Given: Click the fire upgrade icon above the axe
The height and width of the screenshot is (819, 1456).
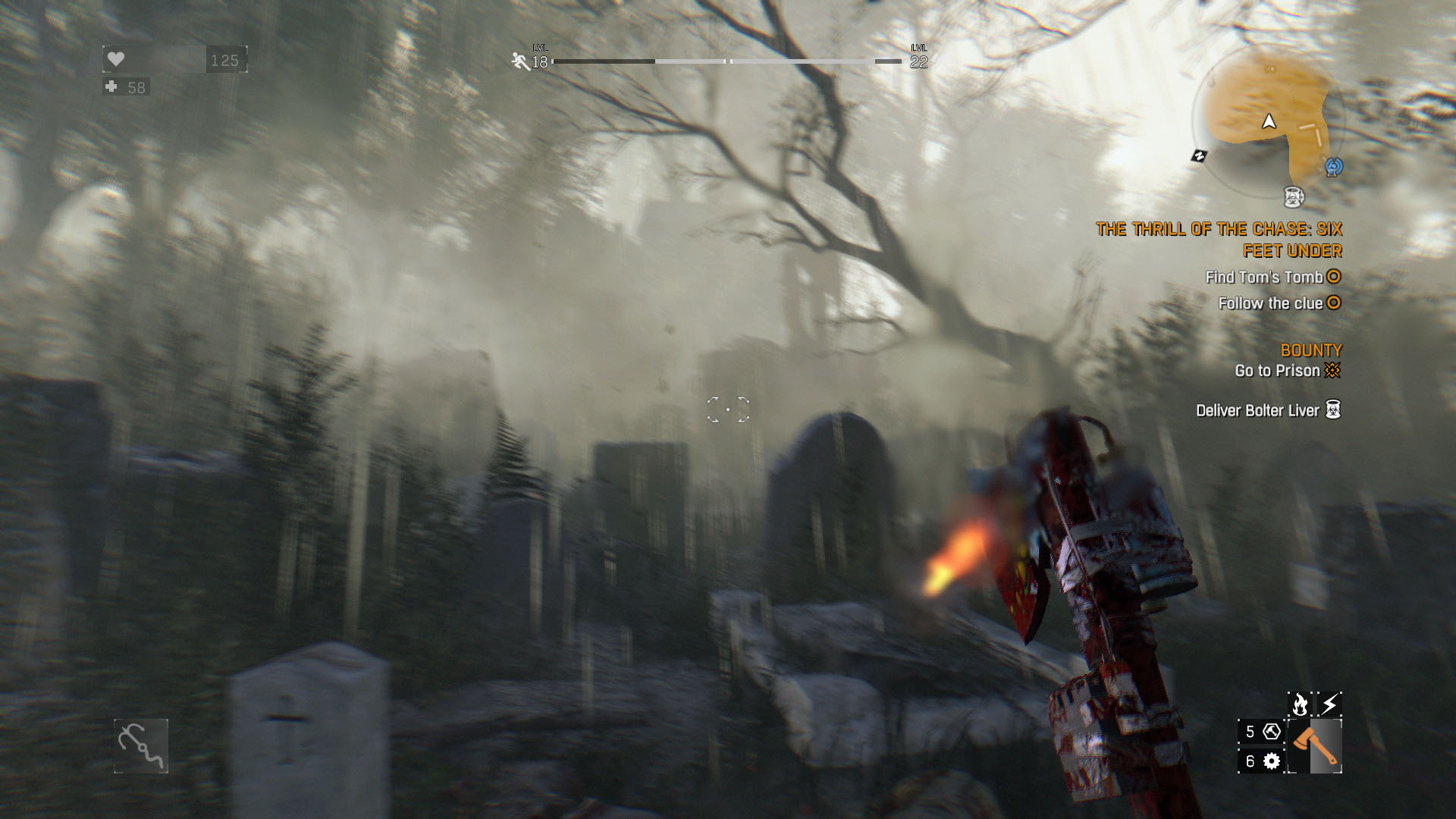Looking at the screenshot, I should click(x=1300, y=704).
